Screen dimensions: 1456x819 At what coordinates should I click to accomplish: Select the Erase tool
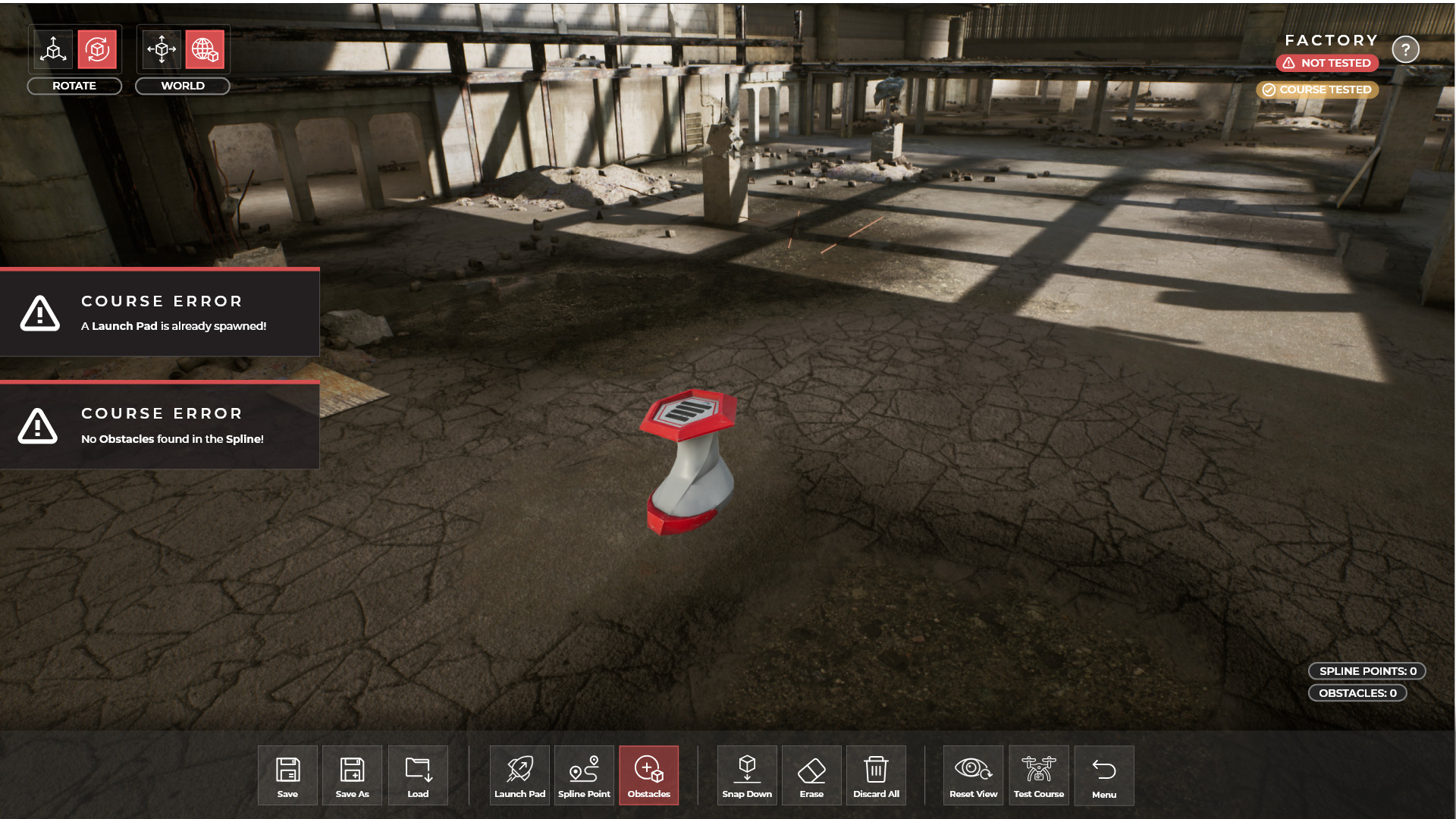(811, 775)
